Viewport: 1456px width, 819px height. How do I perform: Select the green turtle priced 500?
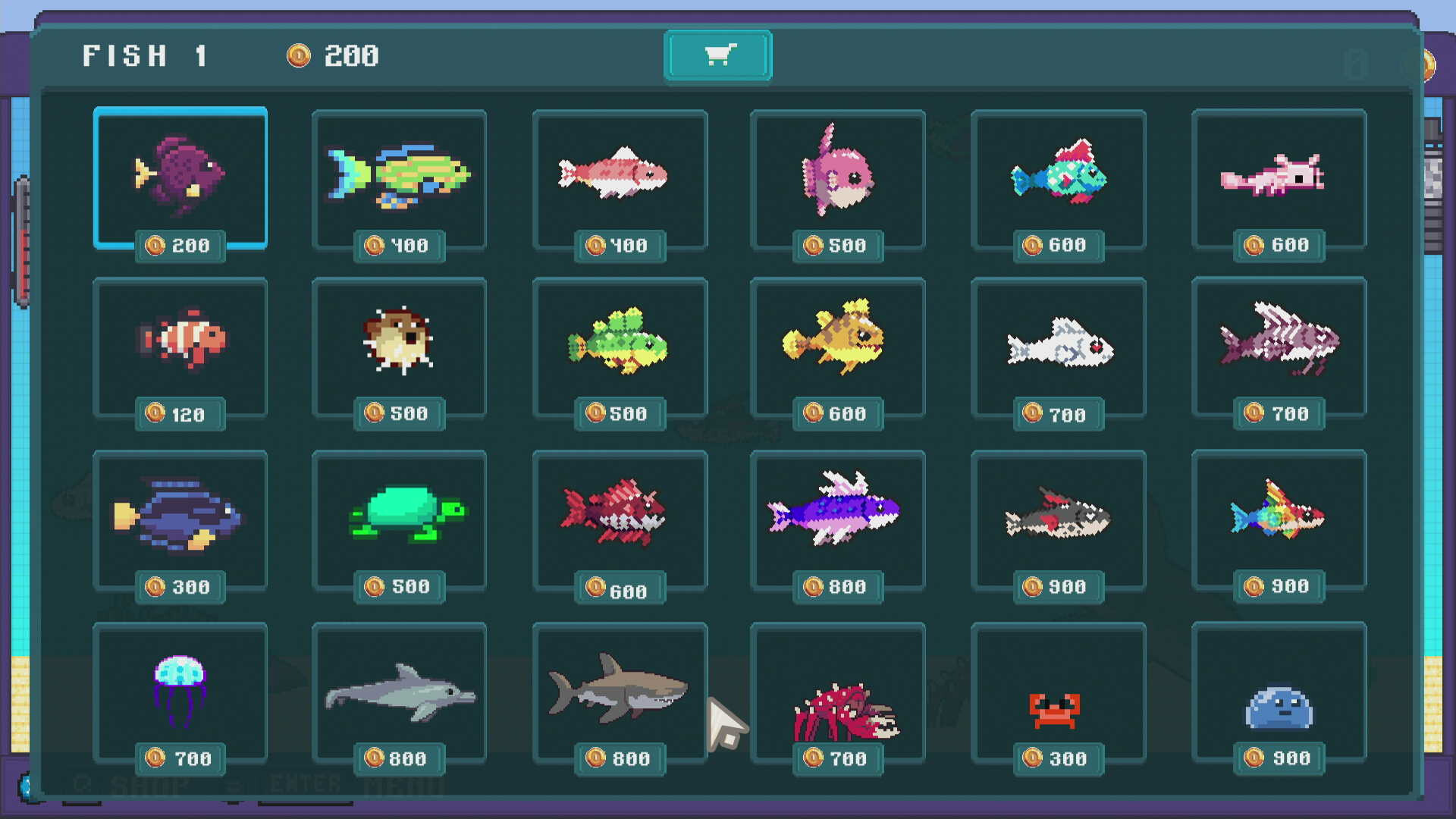click(x=400, y=518)
